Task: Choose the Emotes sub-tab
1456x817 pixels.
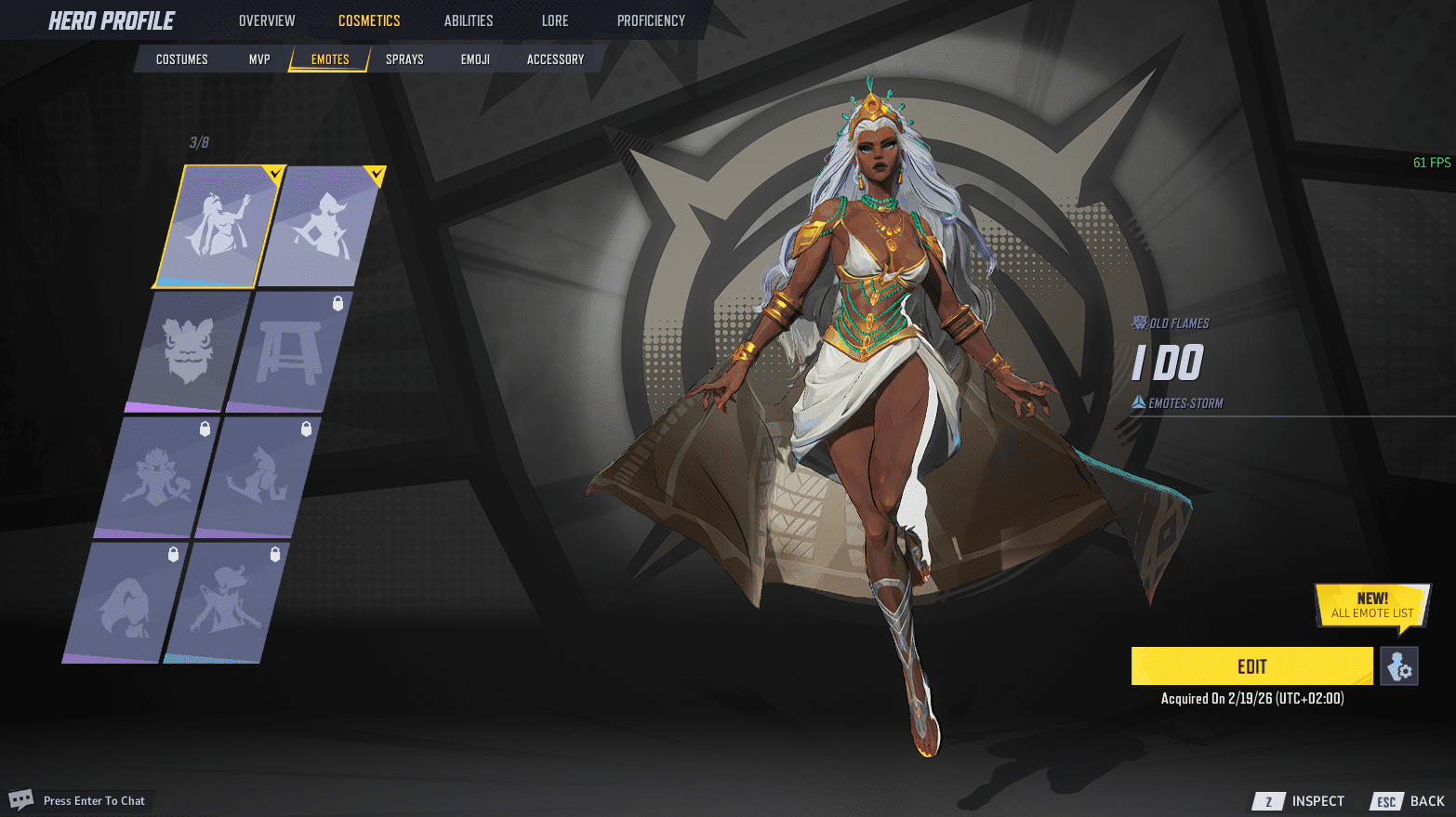Action: [330, 59]
